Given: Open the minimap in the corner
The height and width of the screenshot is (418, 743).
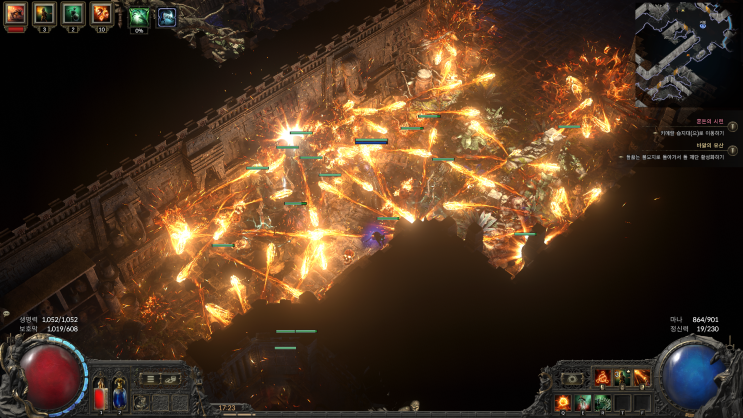Looking at the screenshot, I should [689, 53].
